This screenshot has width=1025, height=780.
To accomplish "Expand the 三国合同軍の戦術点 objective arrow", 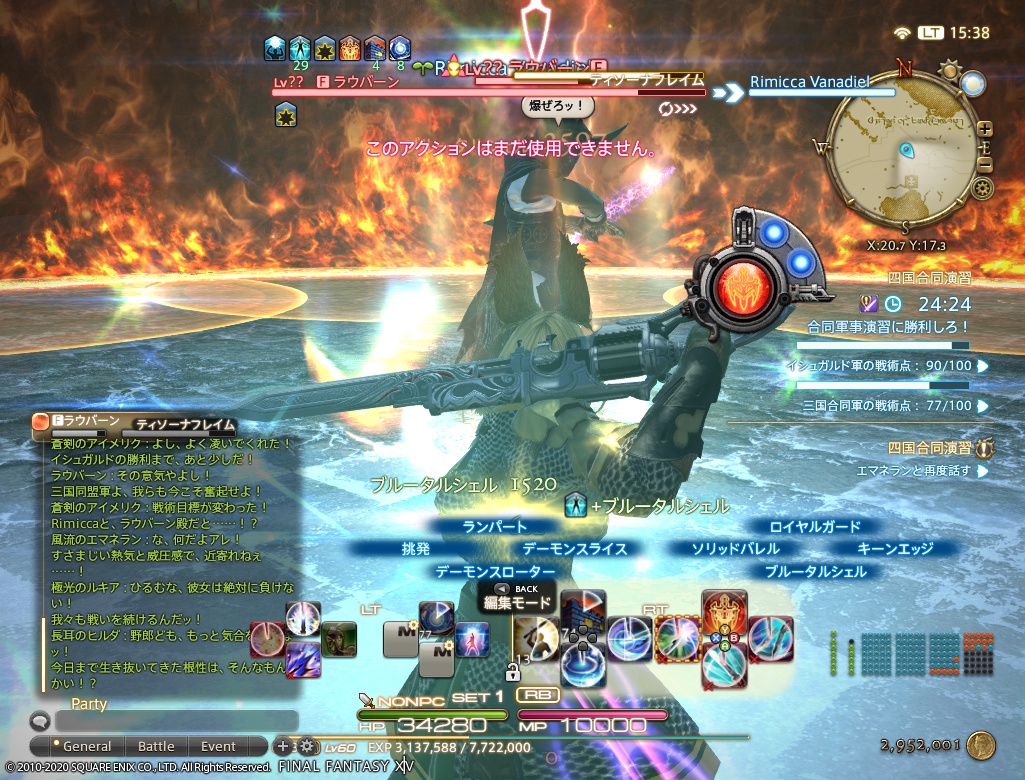I will pyautogui.click(x=983, y=406).
